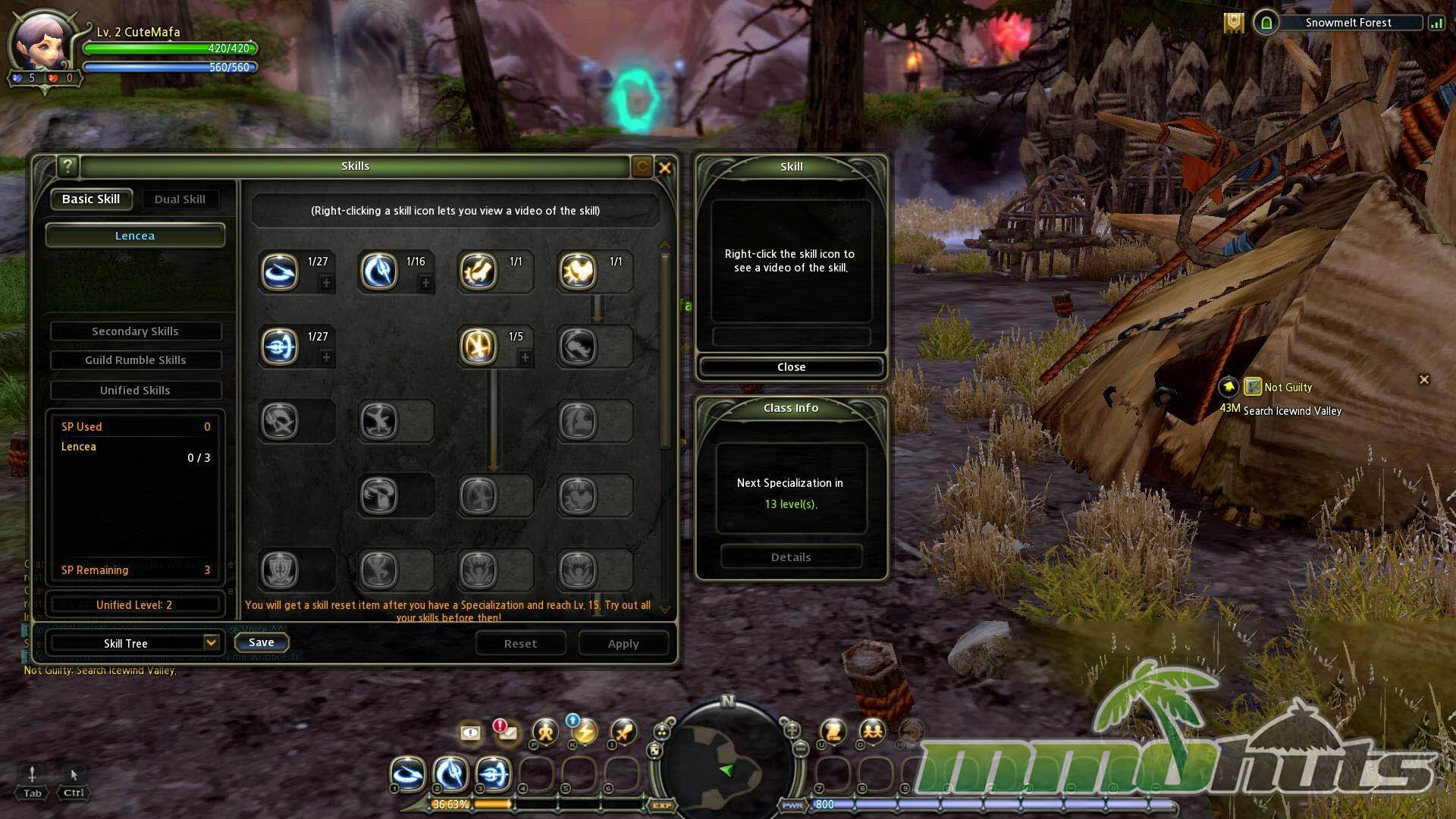The height and width of the screenshot is (819, 1456).
Task: Reset allocated skill points
Action: (520, 644)
